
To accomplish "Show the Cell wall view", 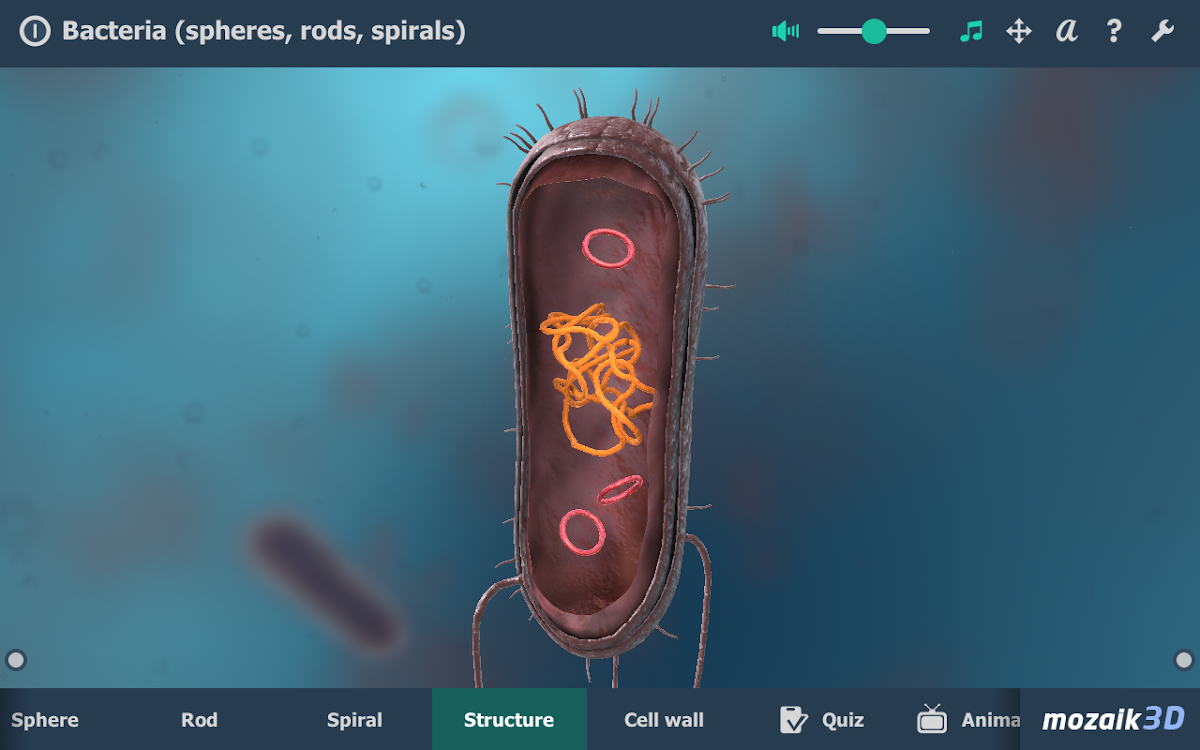I will click(x=664, y=720).
